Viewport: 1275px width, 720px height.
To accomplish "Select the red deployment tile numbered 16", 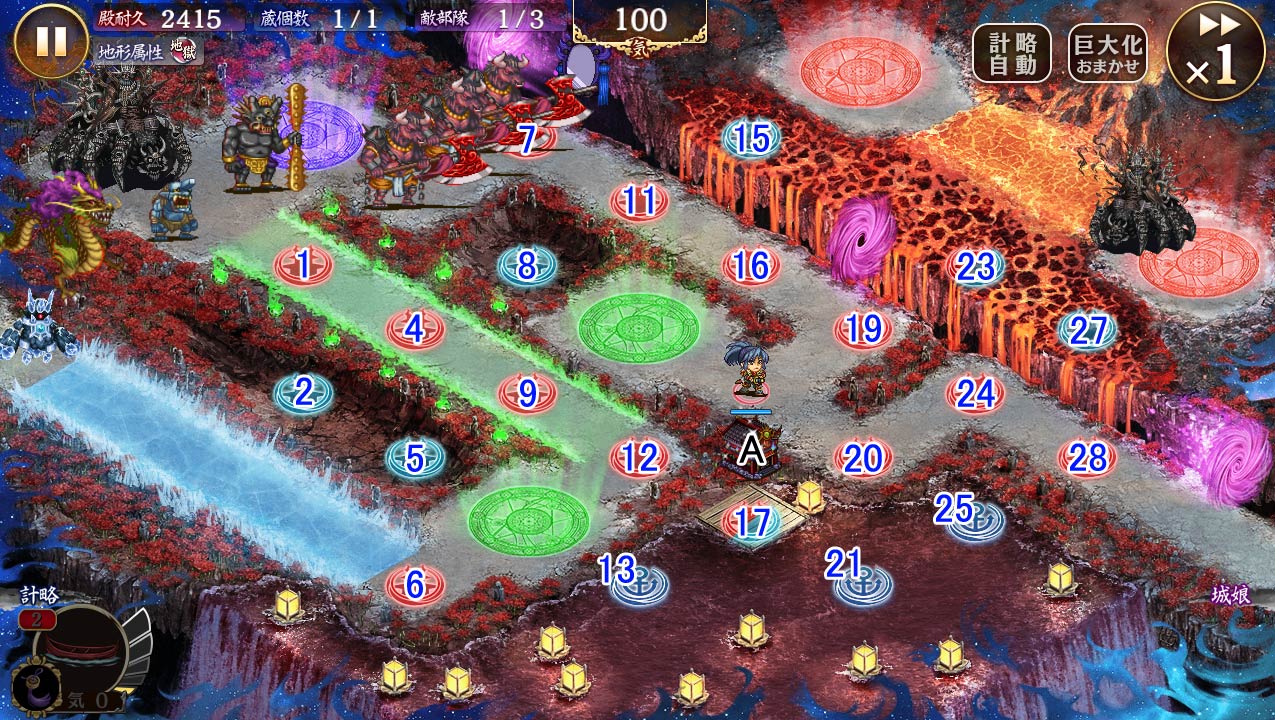I will 751,266.
